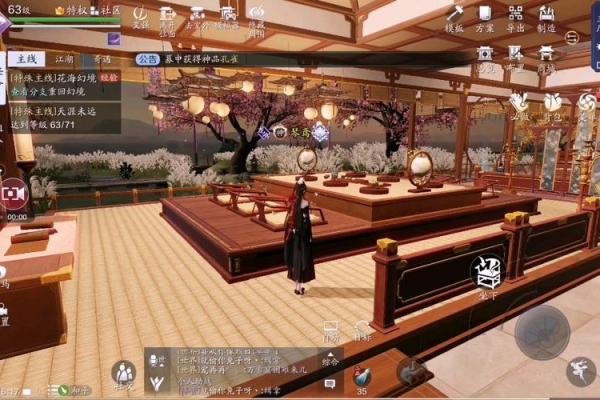This screenshot has height=400, width=600.
Task: Switch to the 江湖 quest tab
Action: [x=64, y=60]
